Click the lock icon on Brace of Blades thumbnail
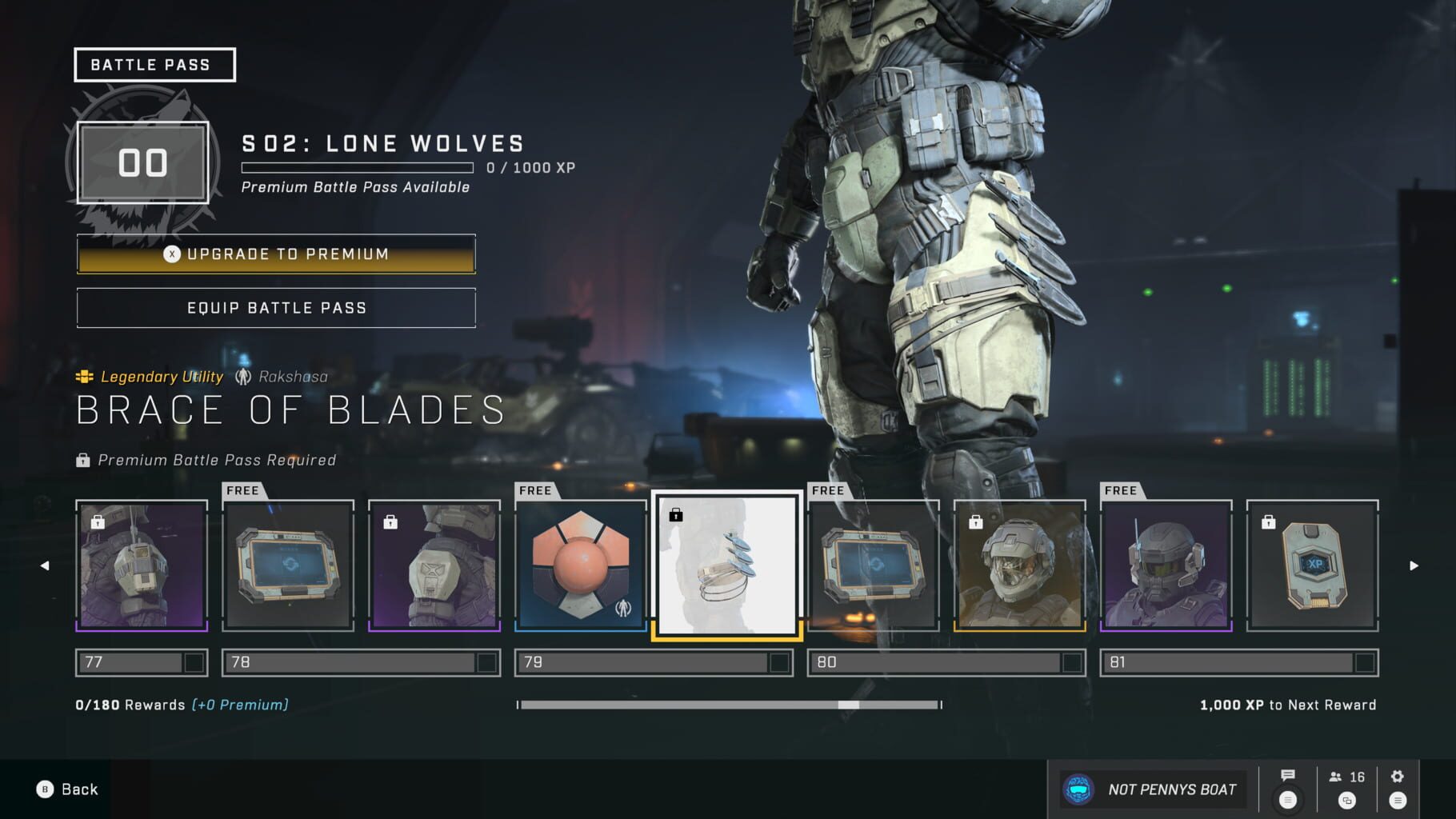 [x=676, y=515]
